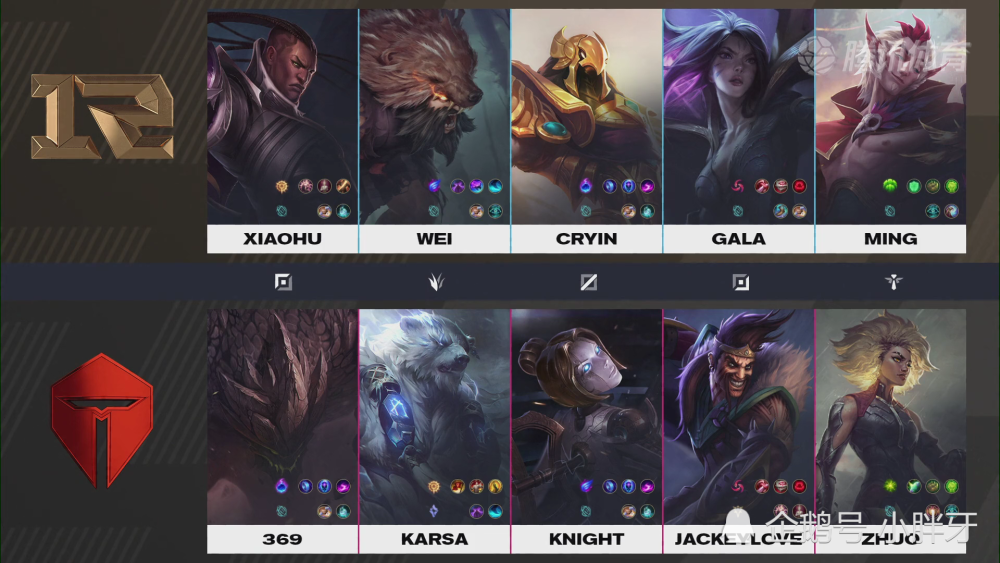This screenshot has width=1000, height=563.
Task: Select the gold RNG team logo
Action: coord(102,117)
